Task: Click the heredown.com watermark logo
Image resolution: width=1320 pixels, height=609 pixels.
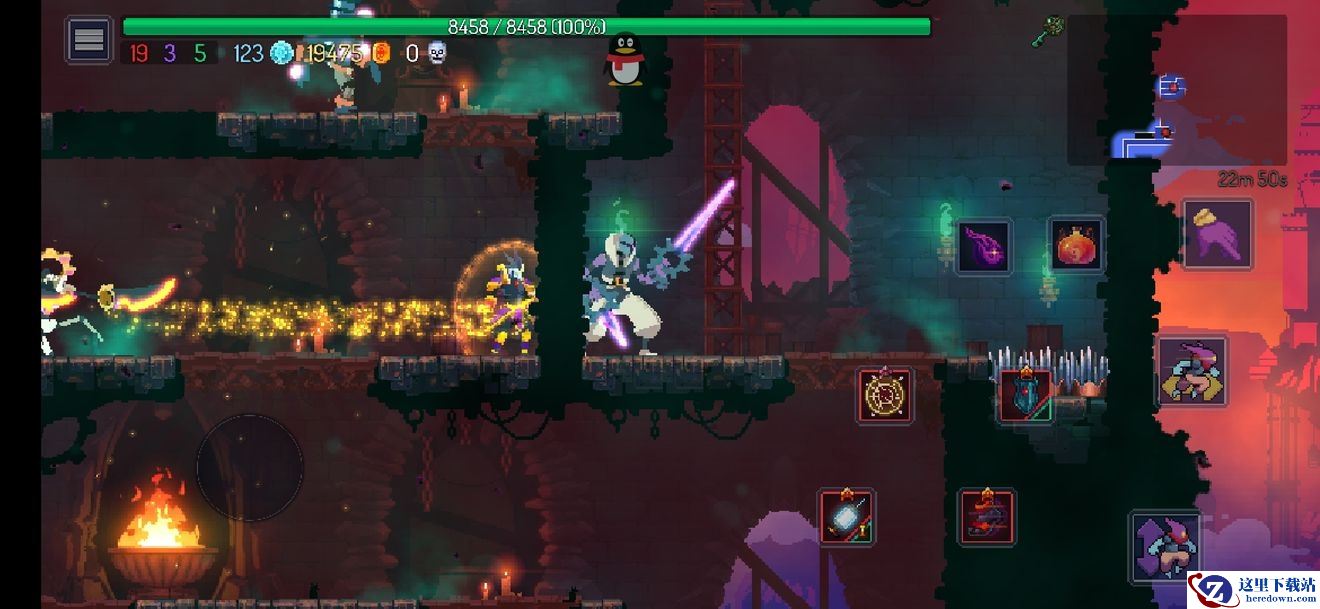Action: pos(1252,589)
